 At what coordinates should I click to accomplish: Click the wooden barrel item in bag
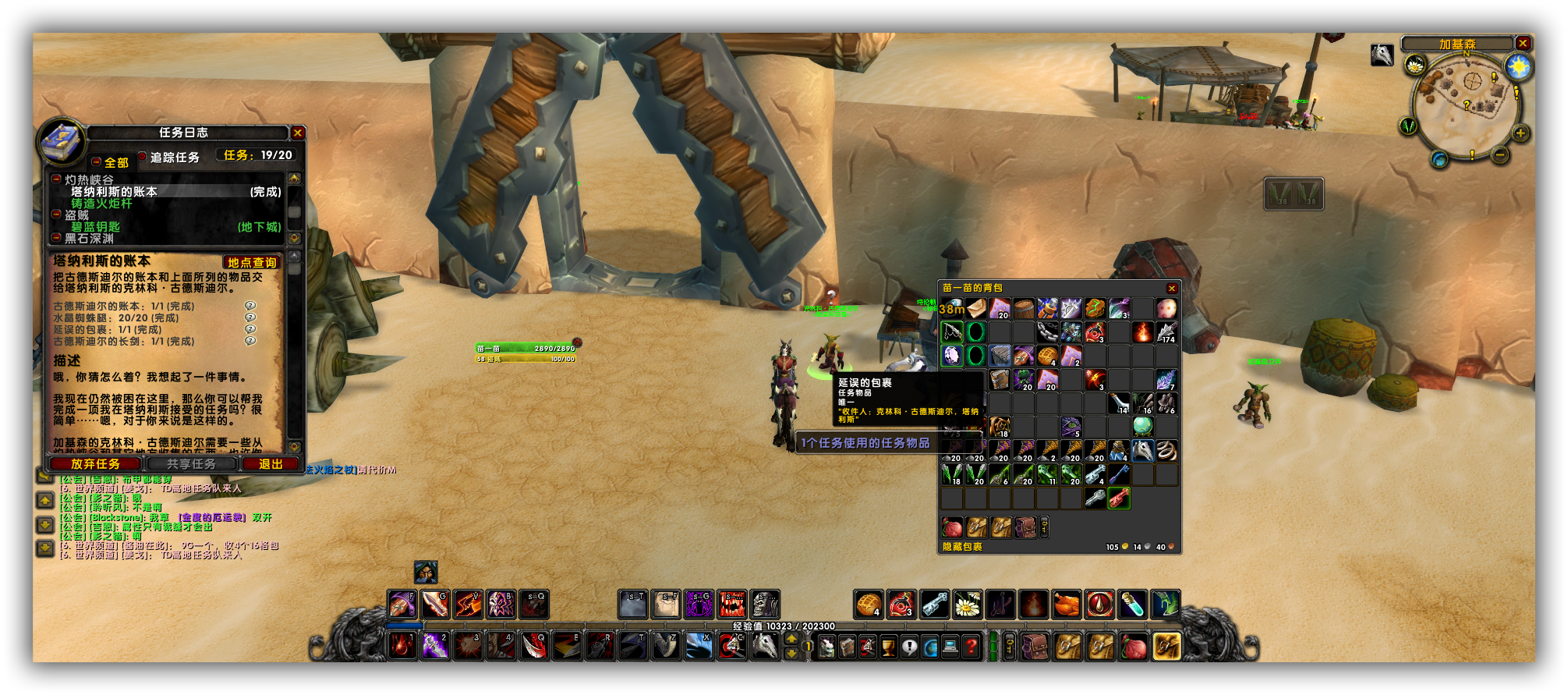tap(1024, 308)
